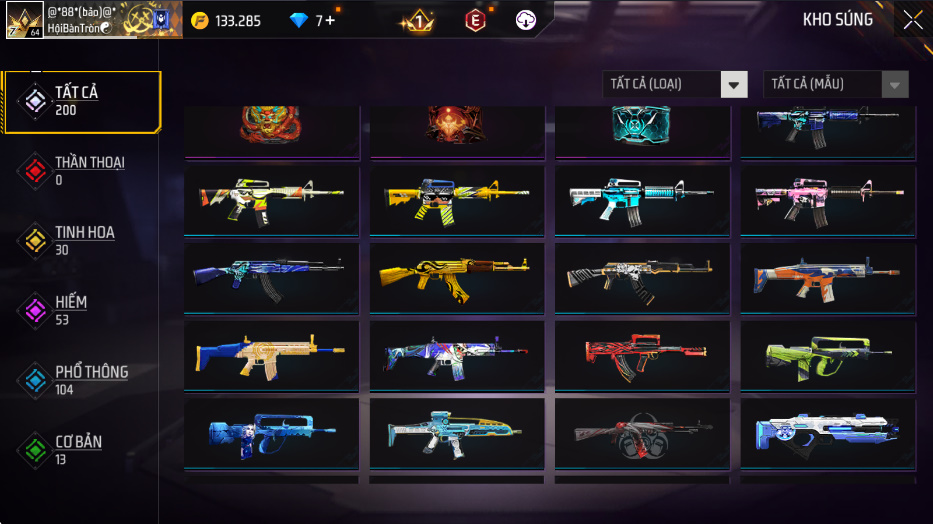This screenshot has height=524, width=933.
Task: Choose the red XM8 skin
Action: 642,355
